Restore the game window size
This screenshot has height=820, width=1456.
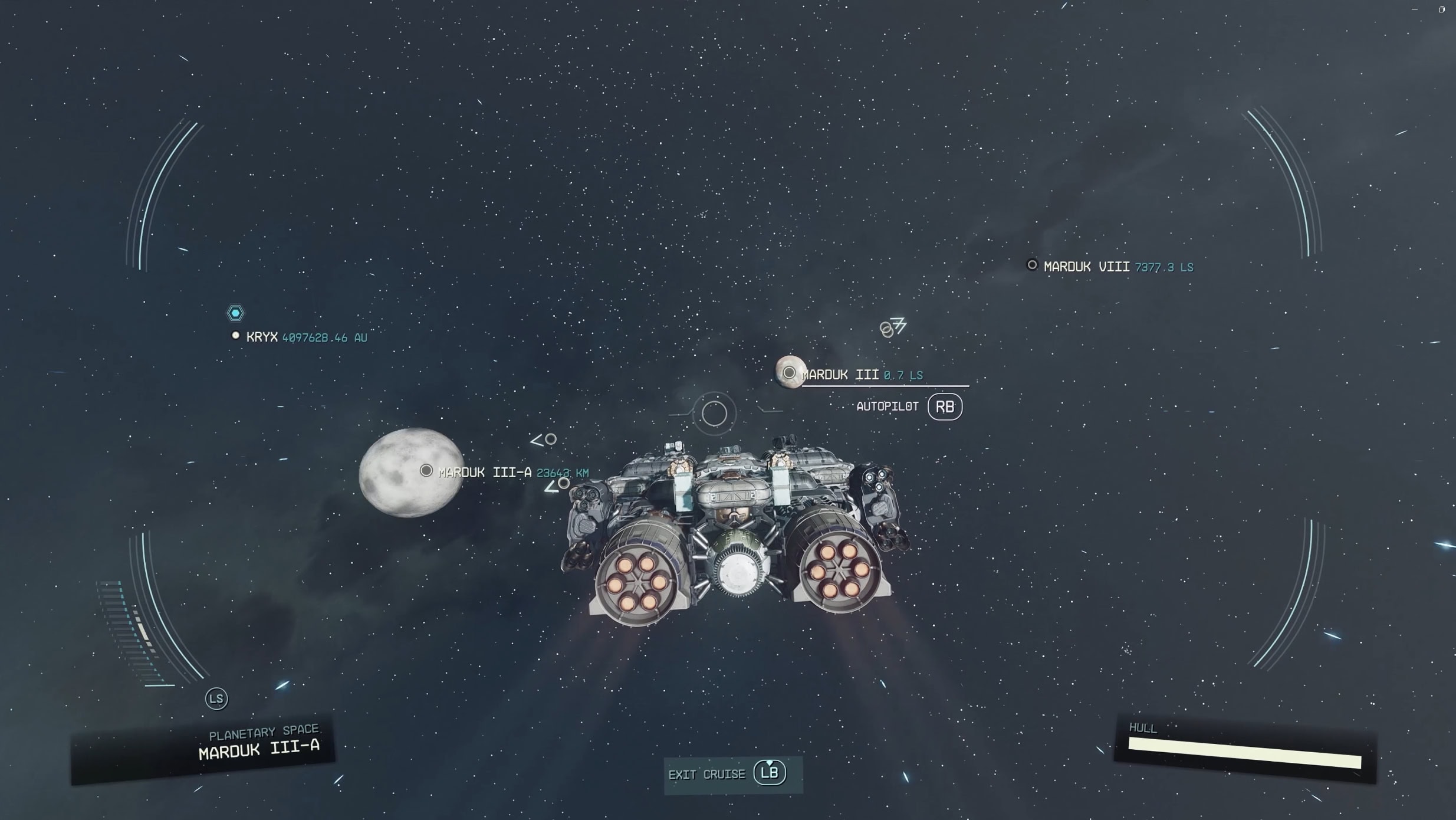pos(1441,9)
